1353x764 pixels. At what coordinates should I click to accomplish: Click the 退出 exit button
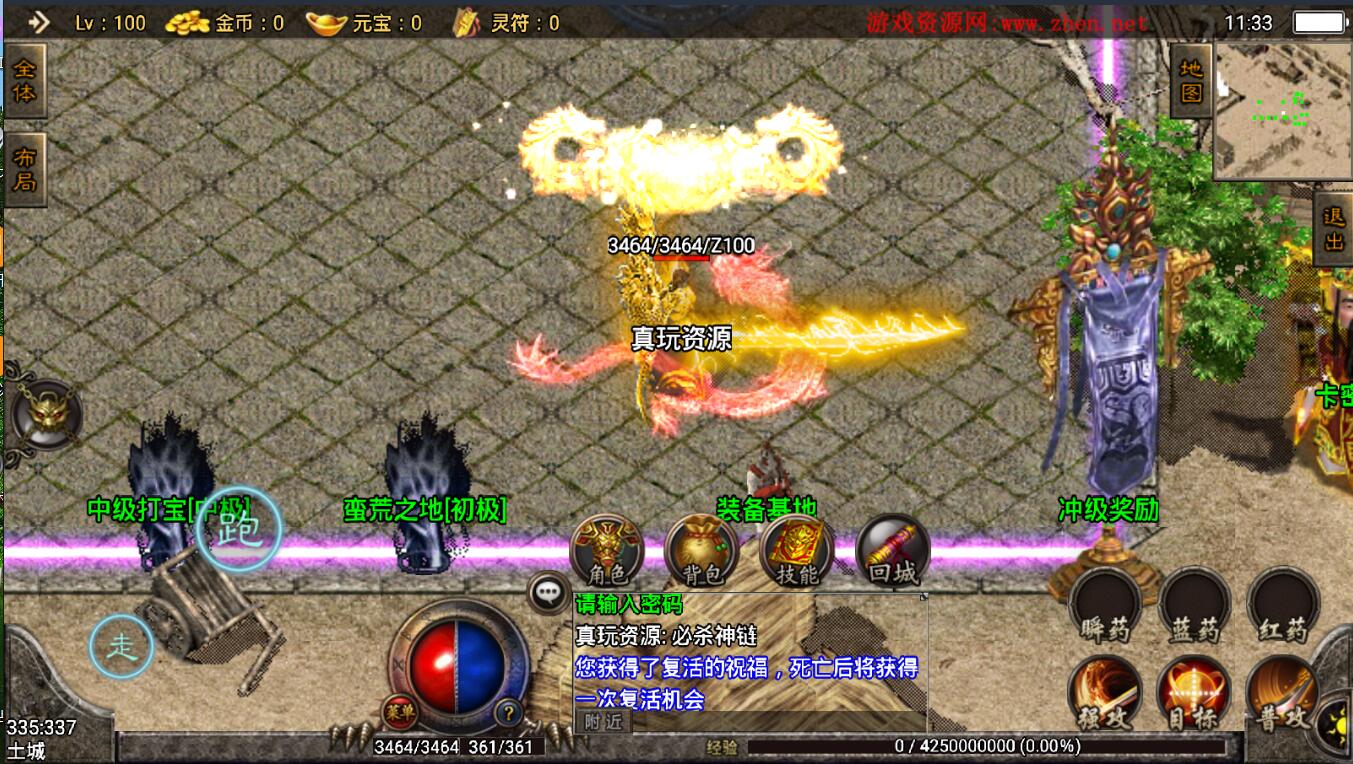[x=1333, y=229]
